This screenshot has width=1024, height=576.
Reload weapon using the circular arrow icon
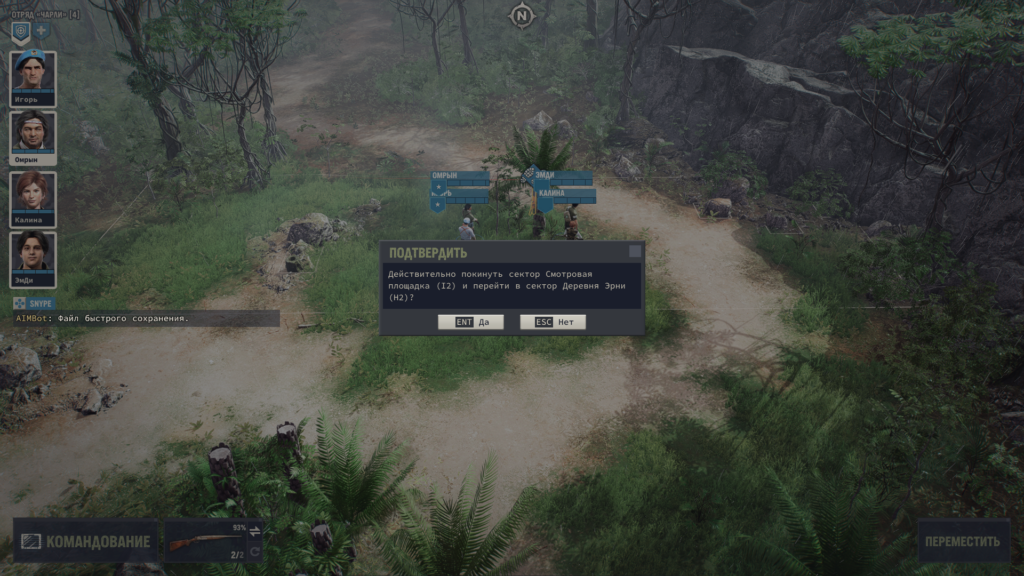[x=254, y=551]
